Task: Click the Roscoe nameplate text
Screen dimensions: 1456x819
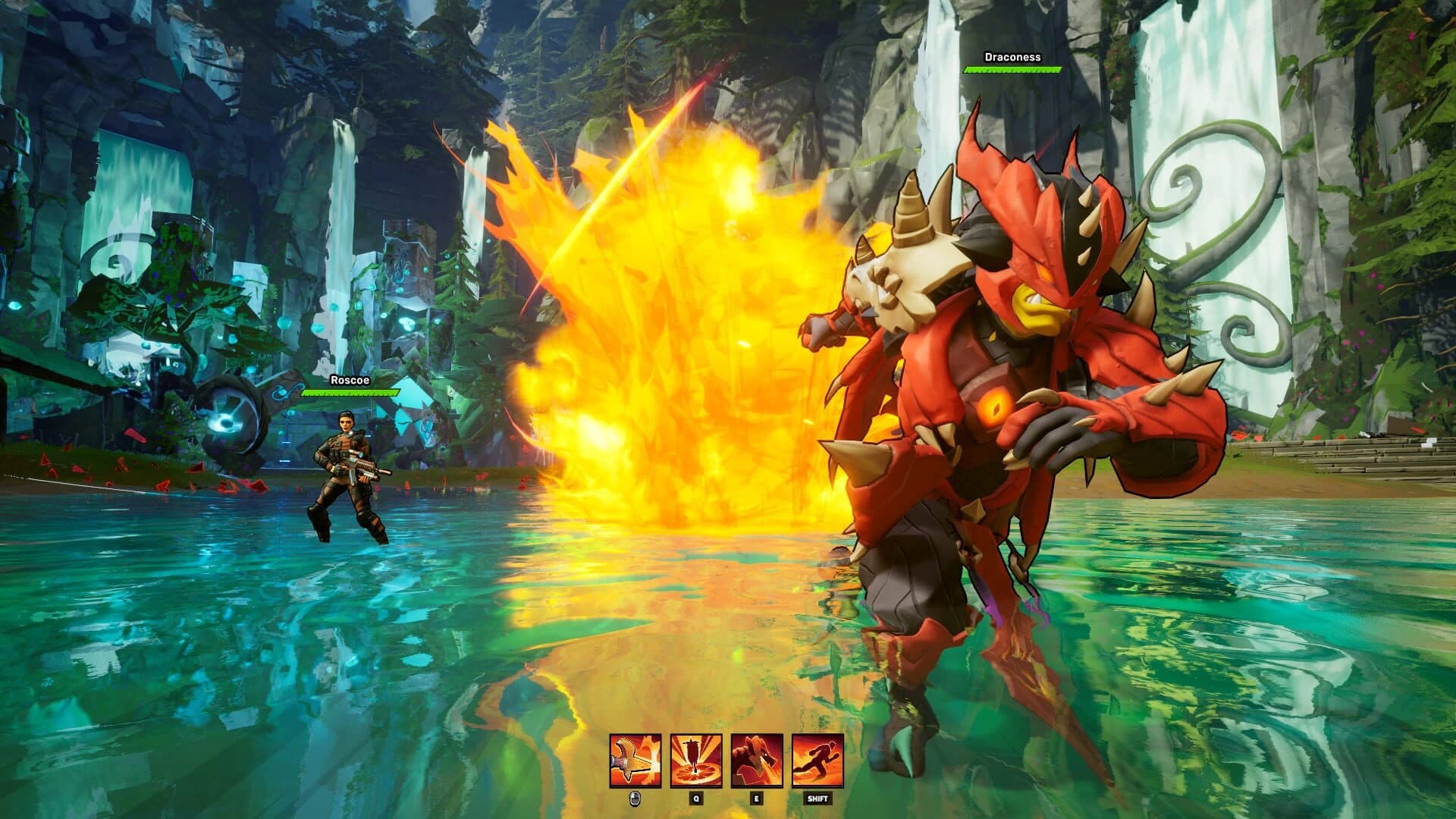Action: pyautogui.click(x=350, y=381)
